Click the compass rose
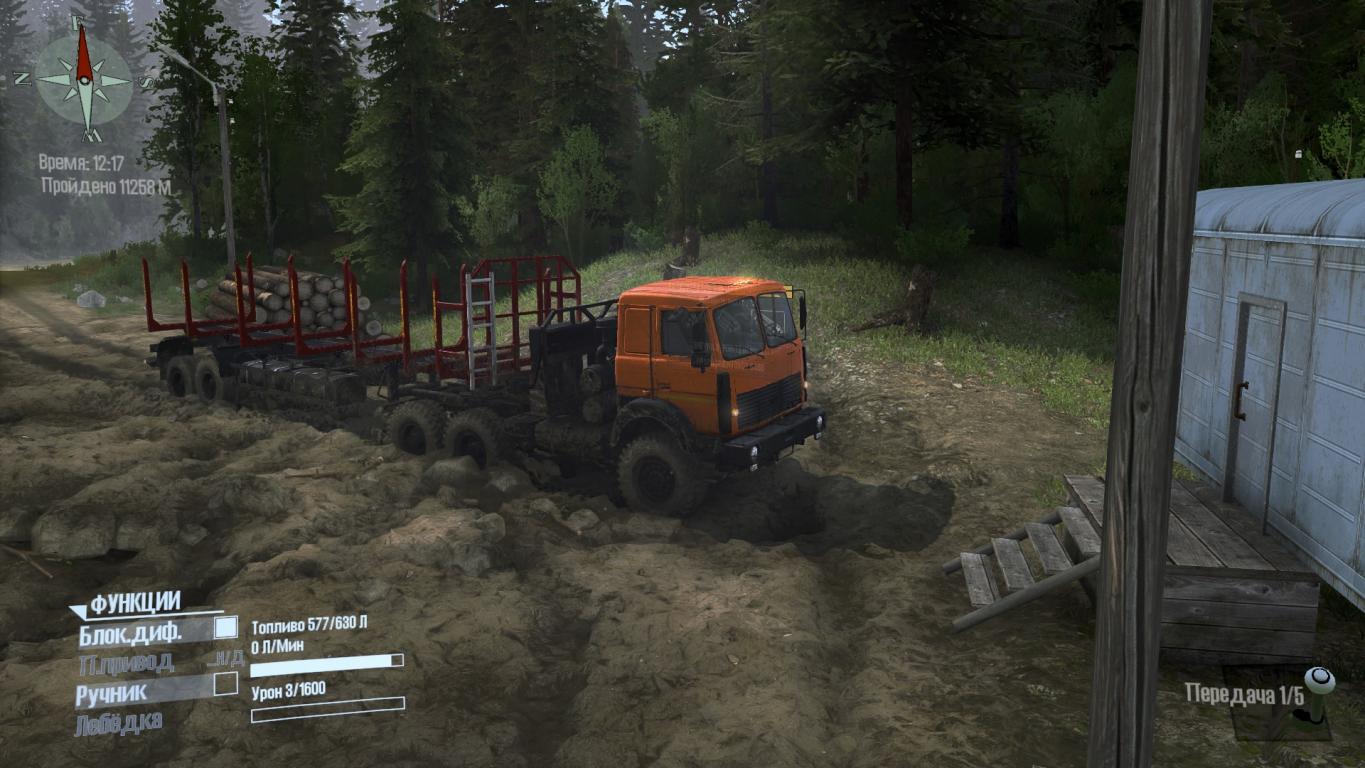This screenshot has height=768, width=1365. pos(84,80)
